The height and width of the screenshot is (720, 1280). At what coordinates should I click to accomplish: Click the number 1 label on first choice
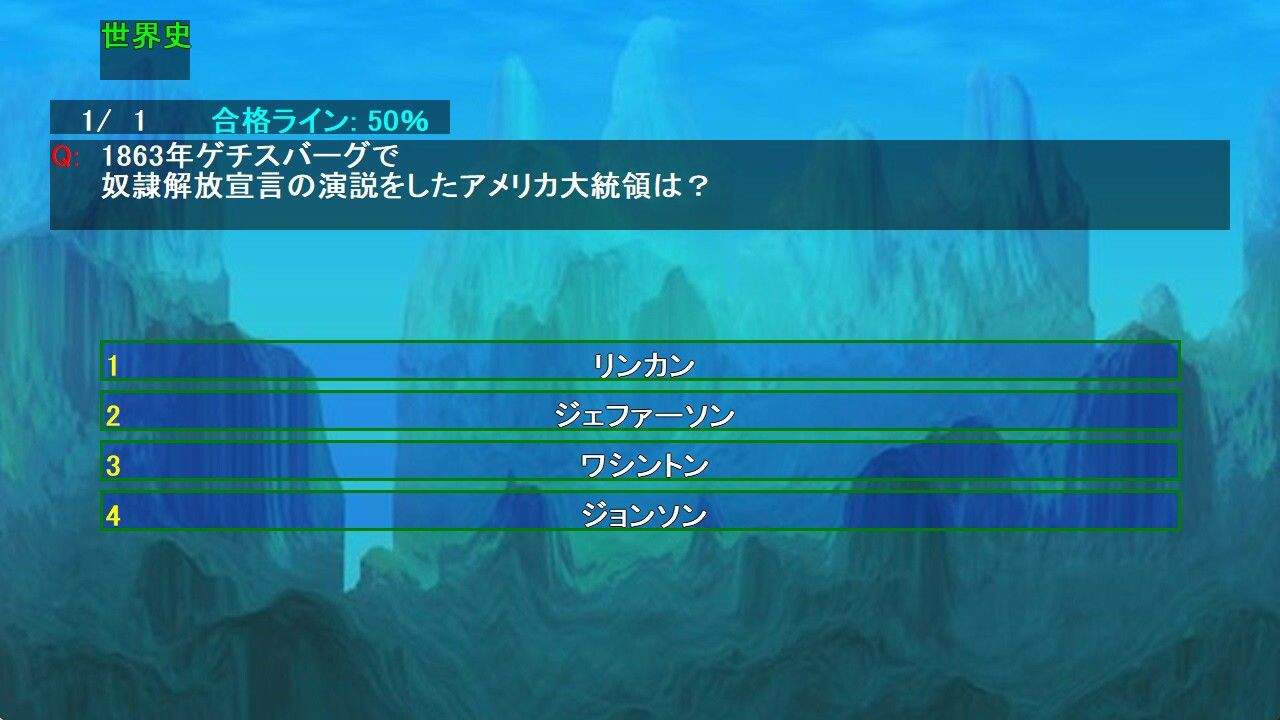click(x=114, y=364)
